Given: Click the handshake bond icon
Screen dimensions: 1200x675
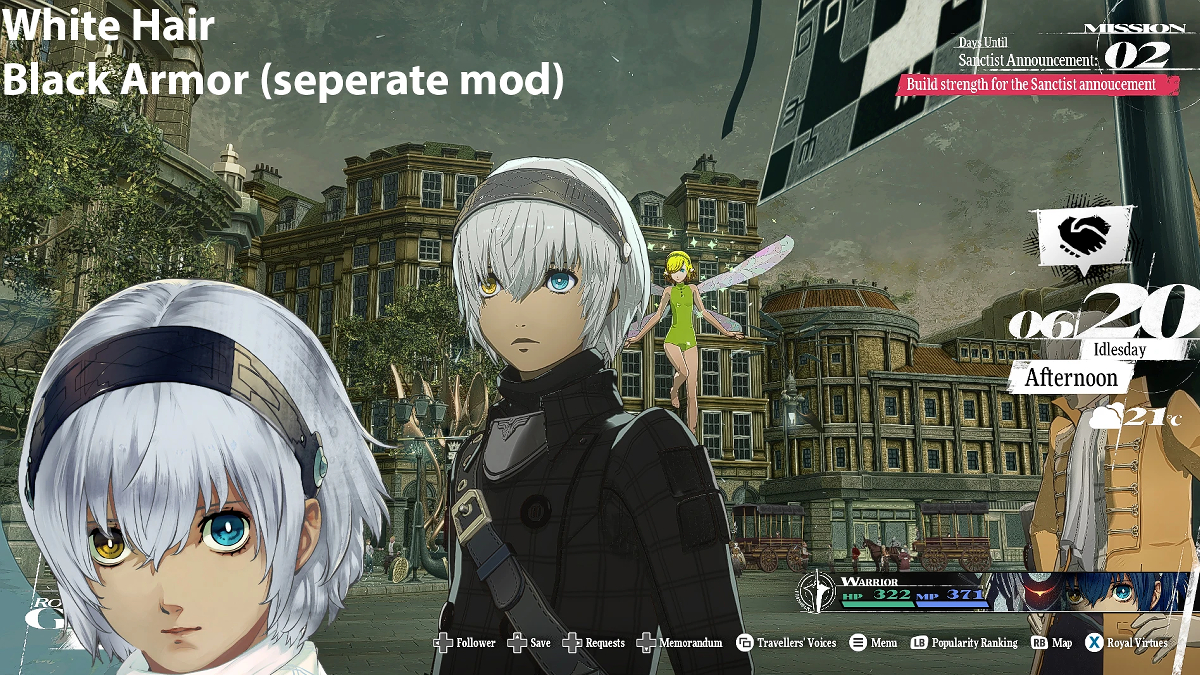Looking at the screenshot, I should [x=1084, y=235].
